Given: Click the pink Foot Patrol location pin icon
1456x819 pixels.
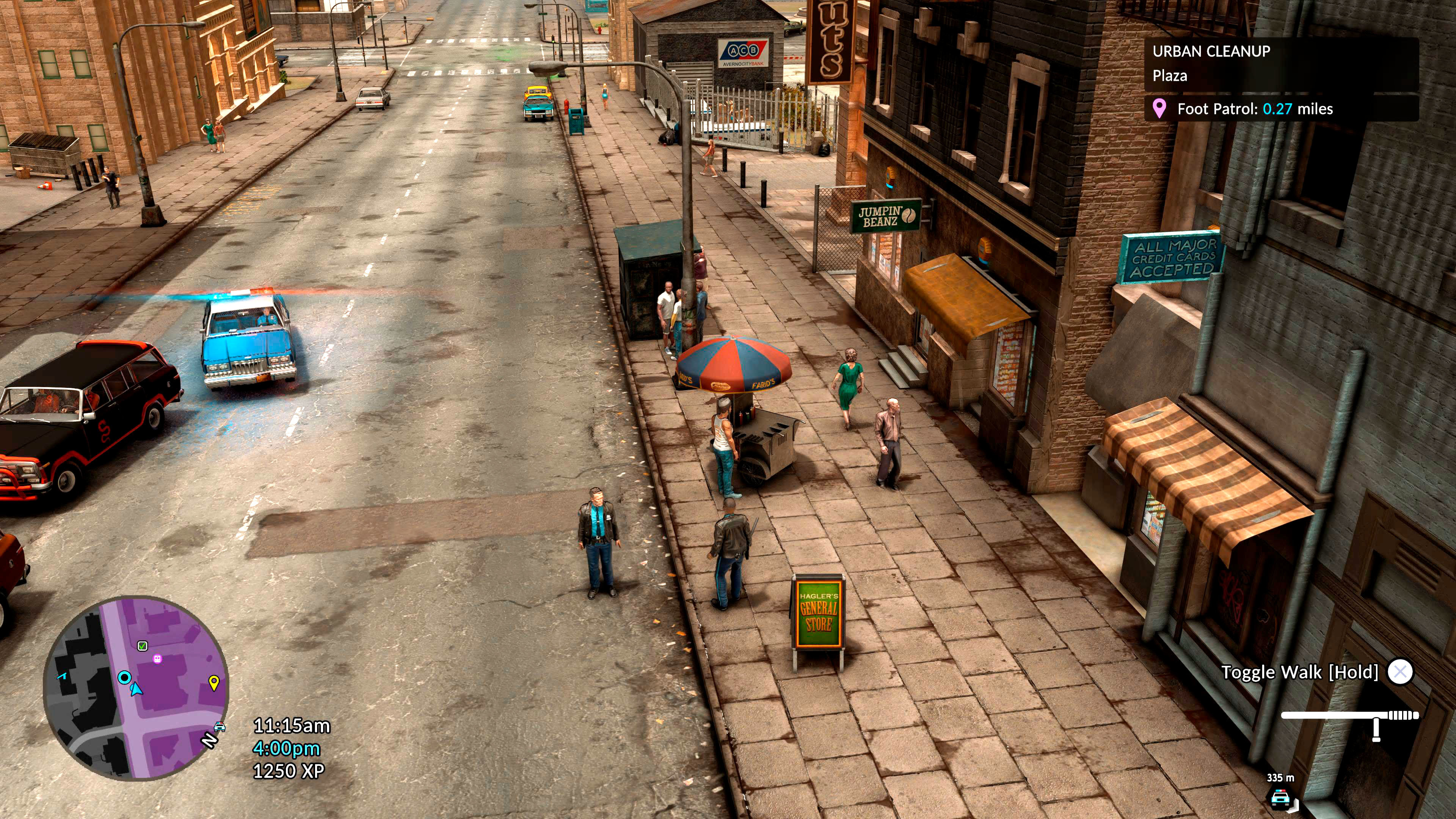Looking at the screenshot, I should tap(1160, 110).
